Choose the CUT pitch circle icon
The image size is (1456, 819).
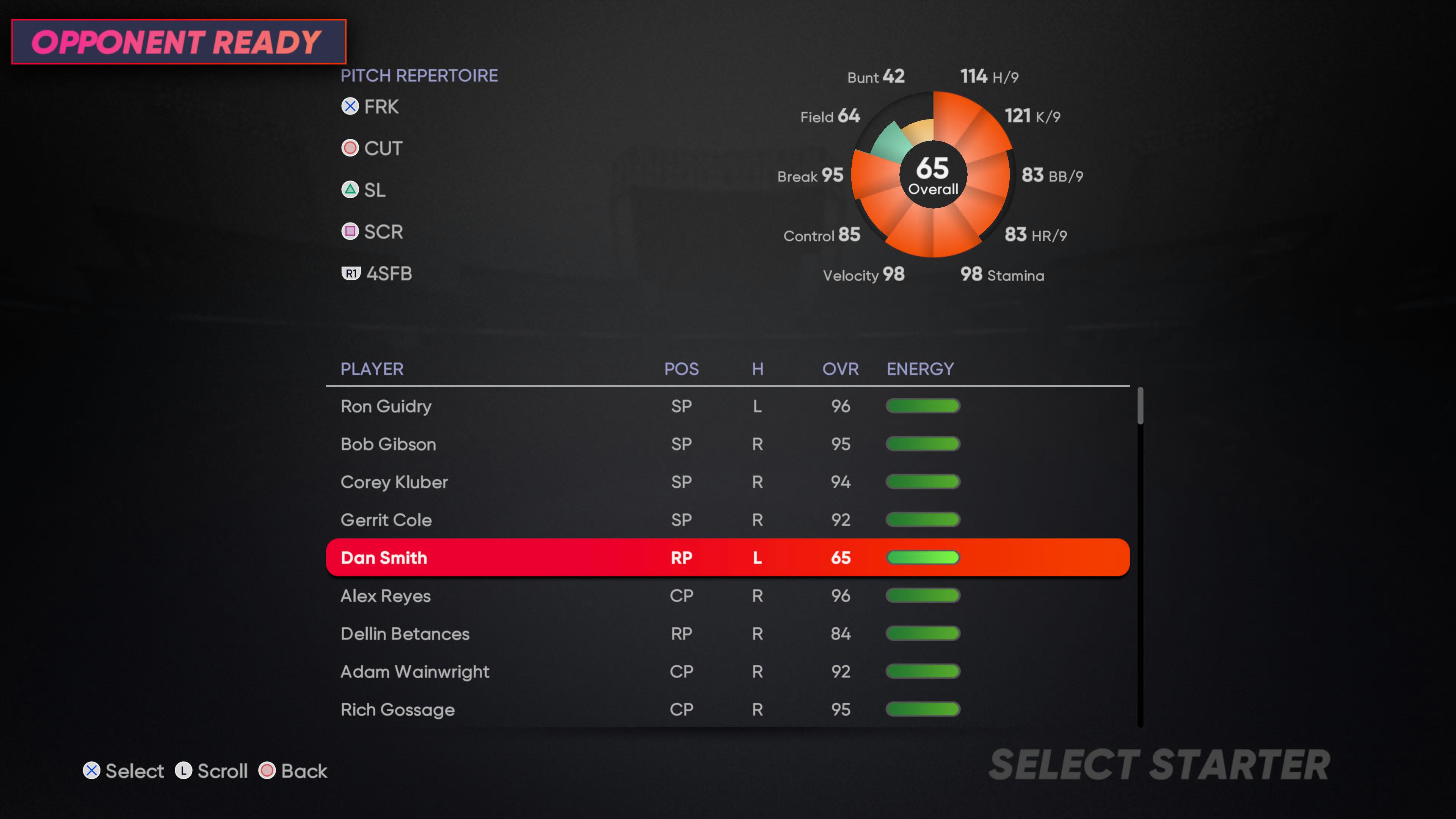(349, 147)
